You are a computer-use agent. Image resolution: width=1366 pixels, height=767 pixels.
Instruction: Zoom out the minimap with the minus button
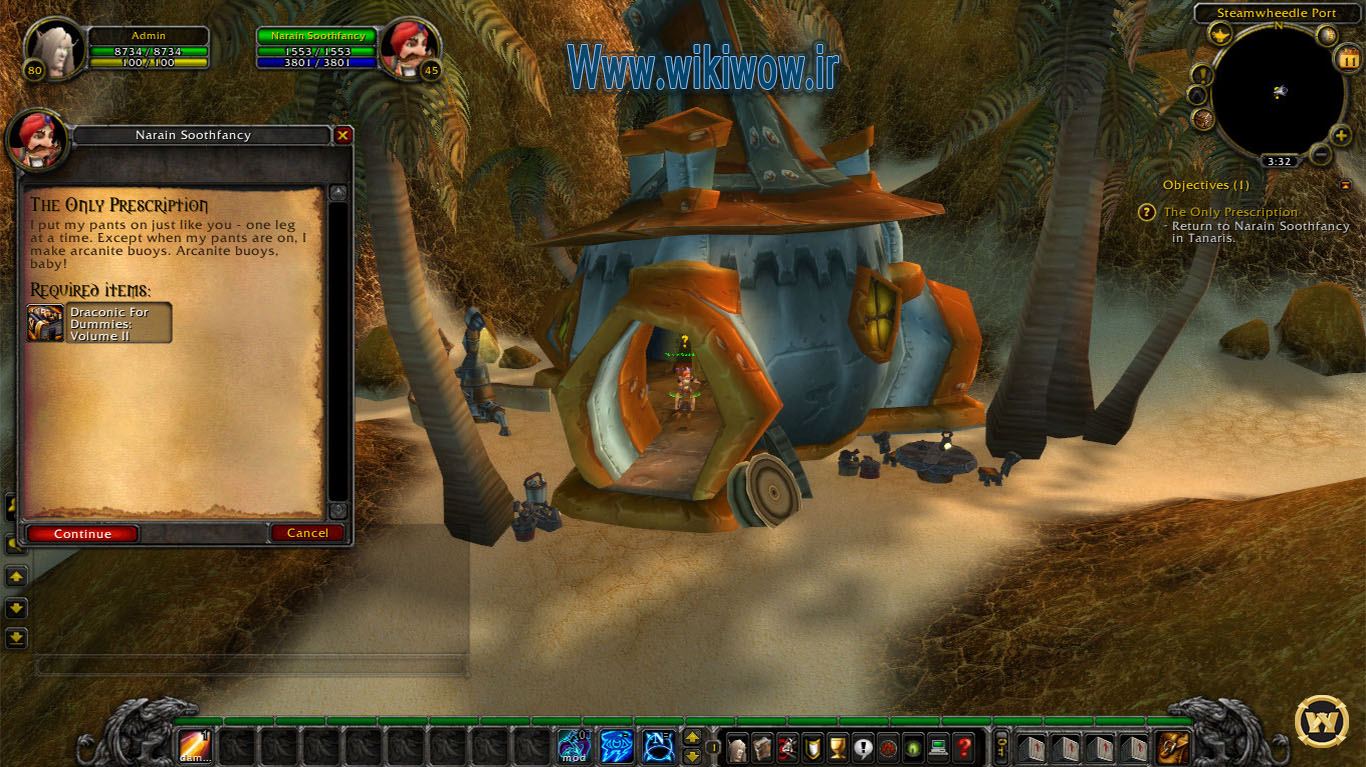(x=1320, y=154)
